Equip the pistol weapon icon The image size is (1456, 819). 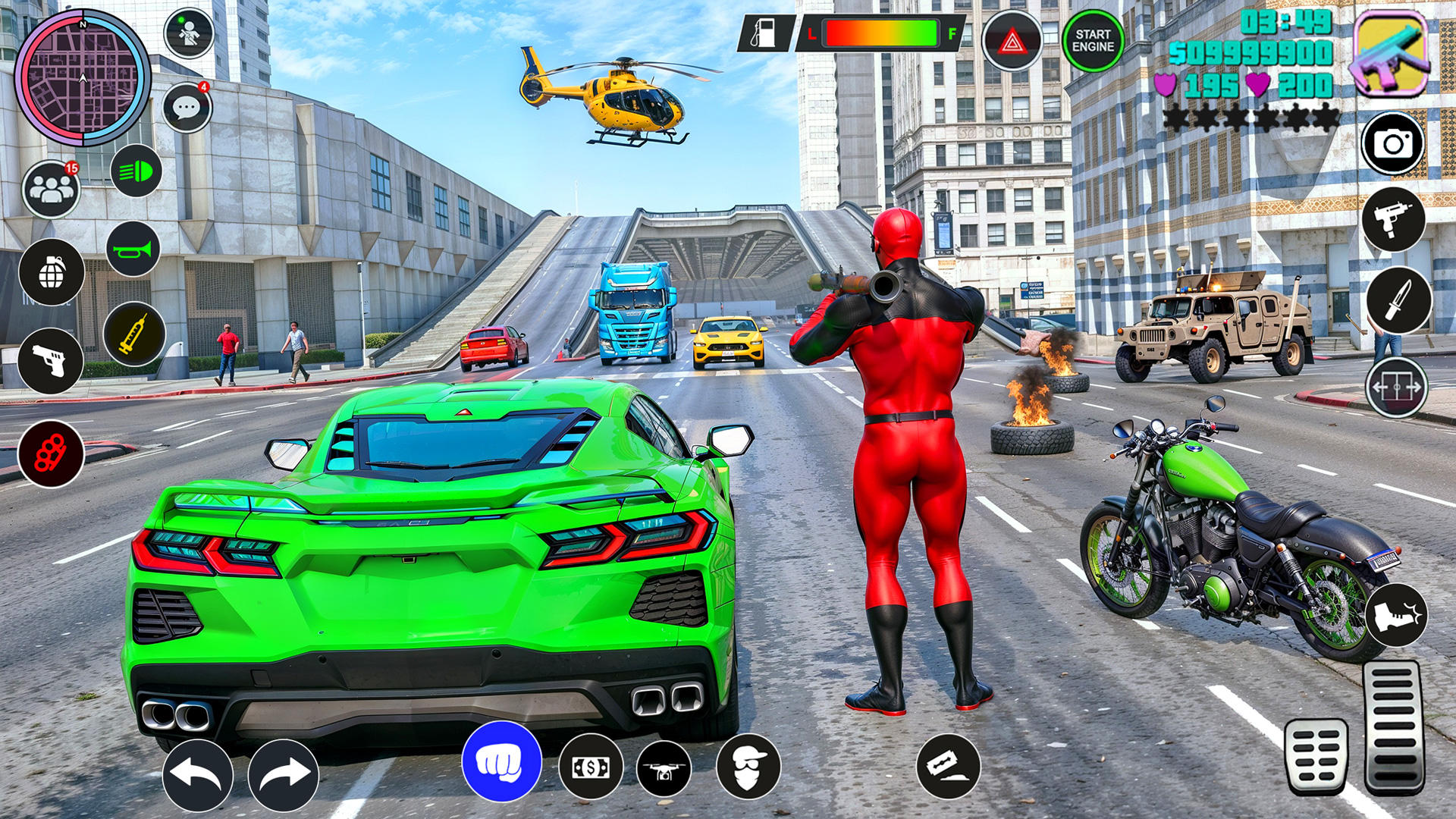pyautogui.click(x=51, y=361)
